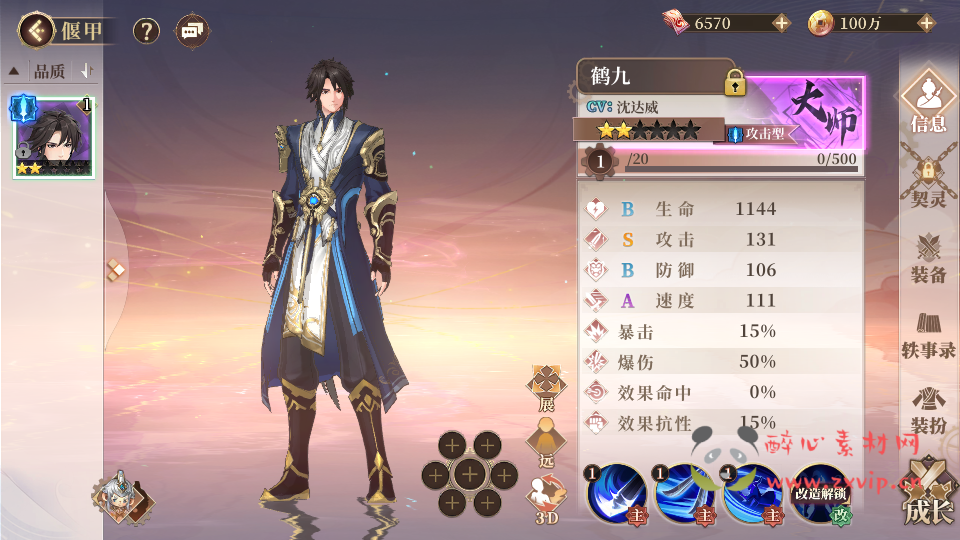The height and width of the screenshot is (540, 960).
Task: Open the chat bubble icon
Action: pyautogui.click(x=192, y=31)
